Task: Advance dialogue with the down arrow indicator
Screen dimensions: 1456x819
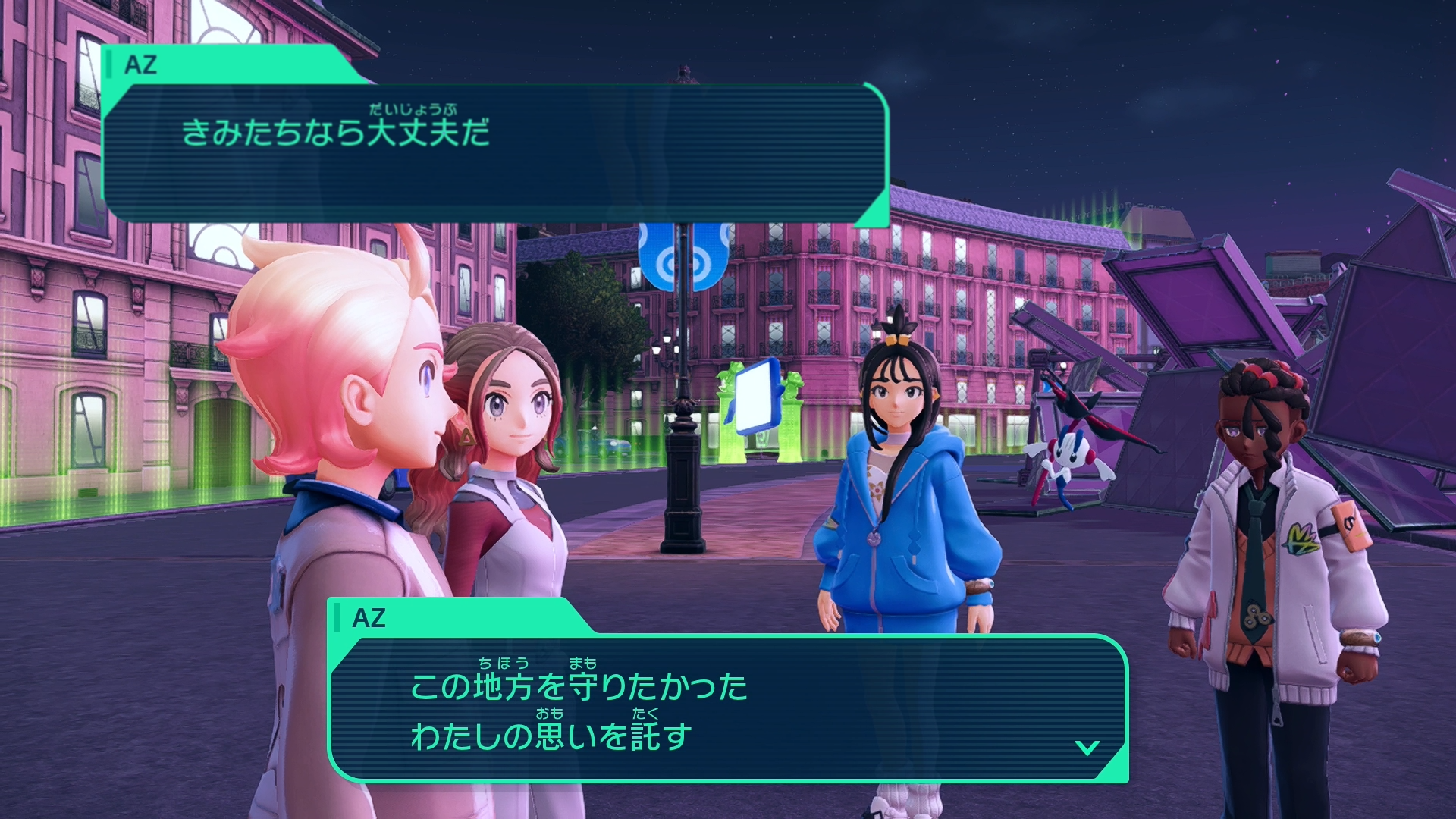Action: point(1087,748)
